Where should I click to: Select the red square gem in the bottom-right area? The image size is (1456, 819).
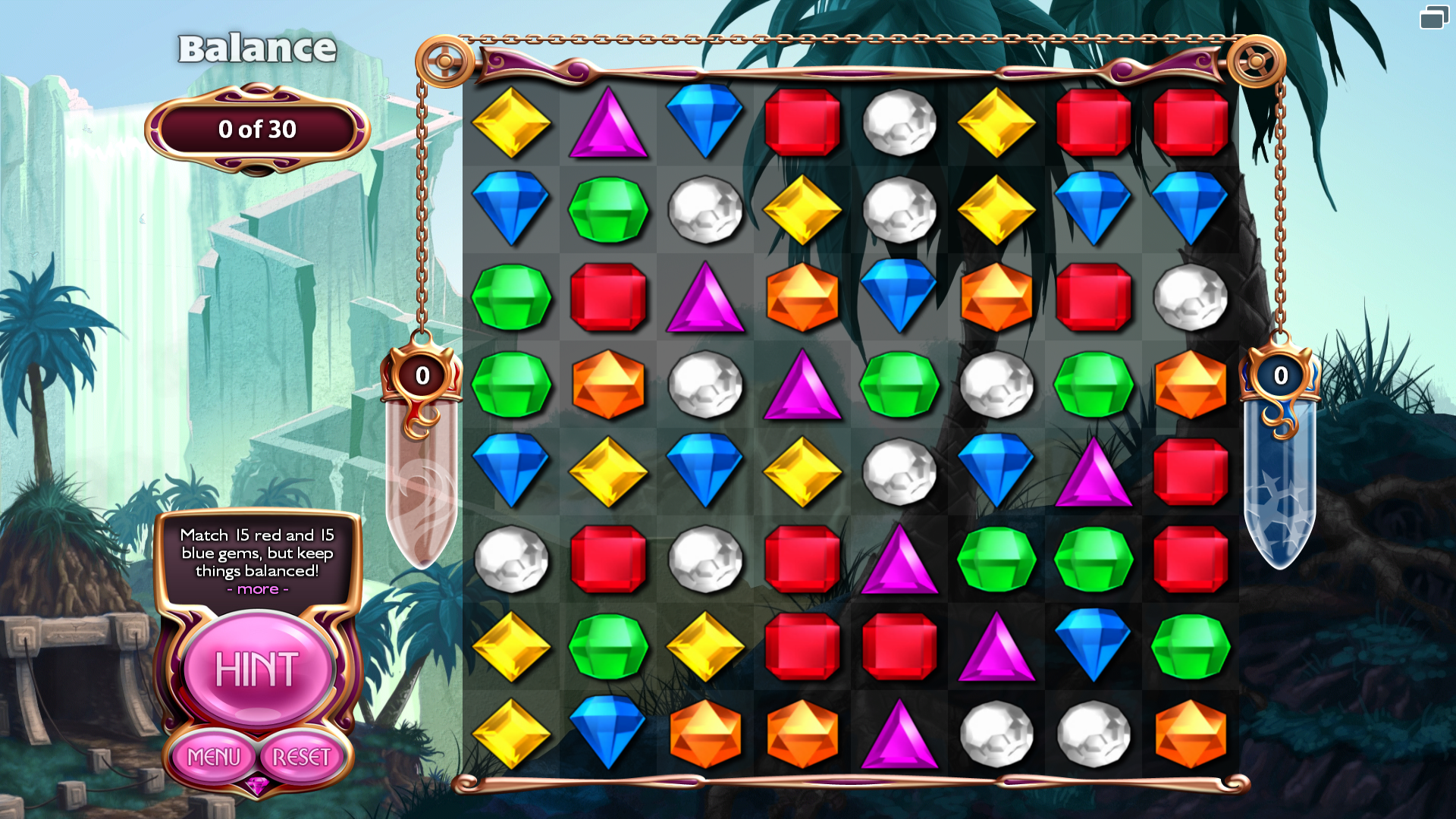1191,559
